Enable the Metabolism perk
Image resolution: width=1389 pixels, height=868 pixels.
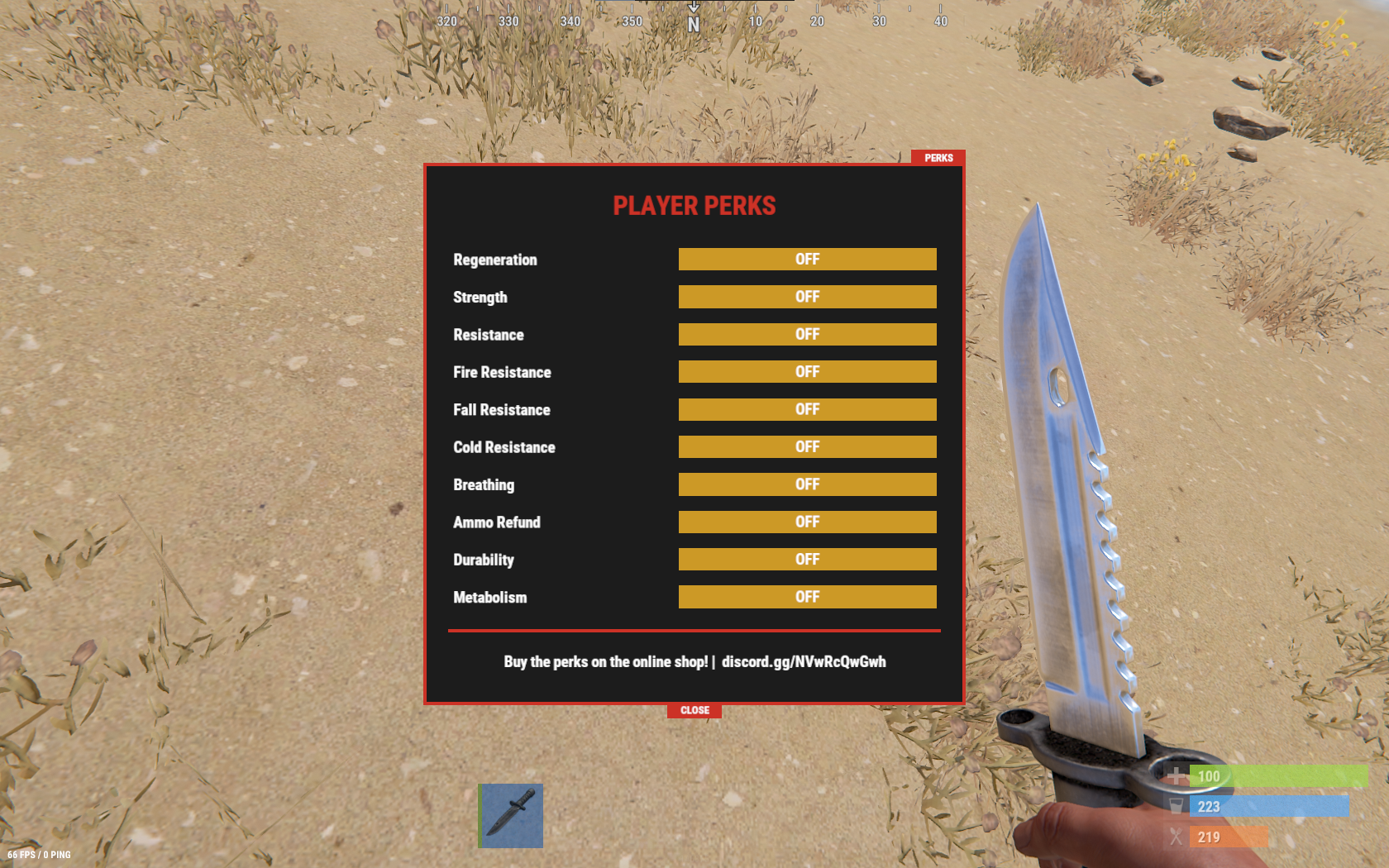[x=807, y=596]
